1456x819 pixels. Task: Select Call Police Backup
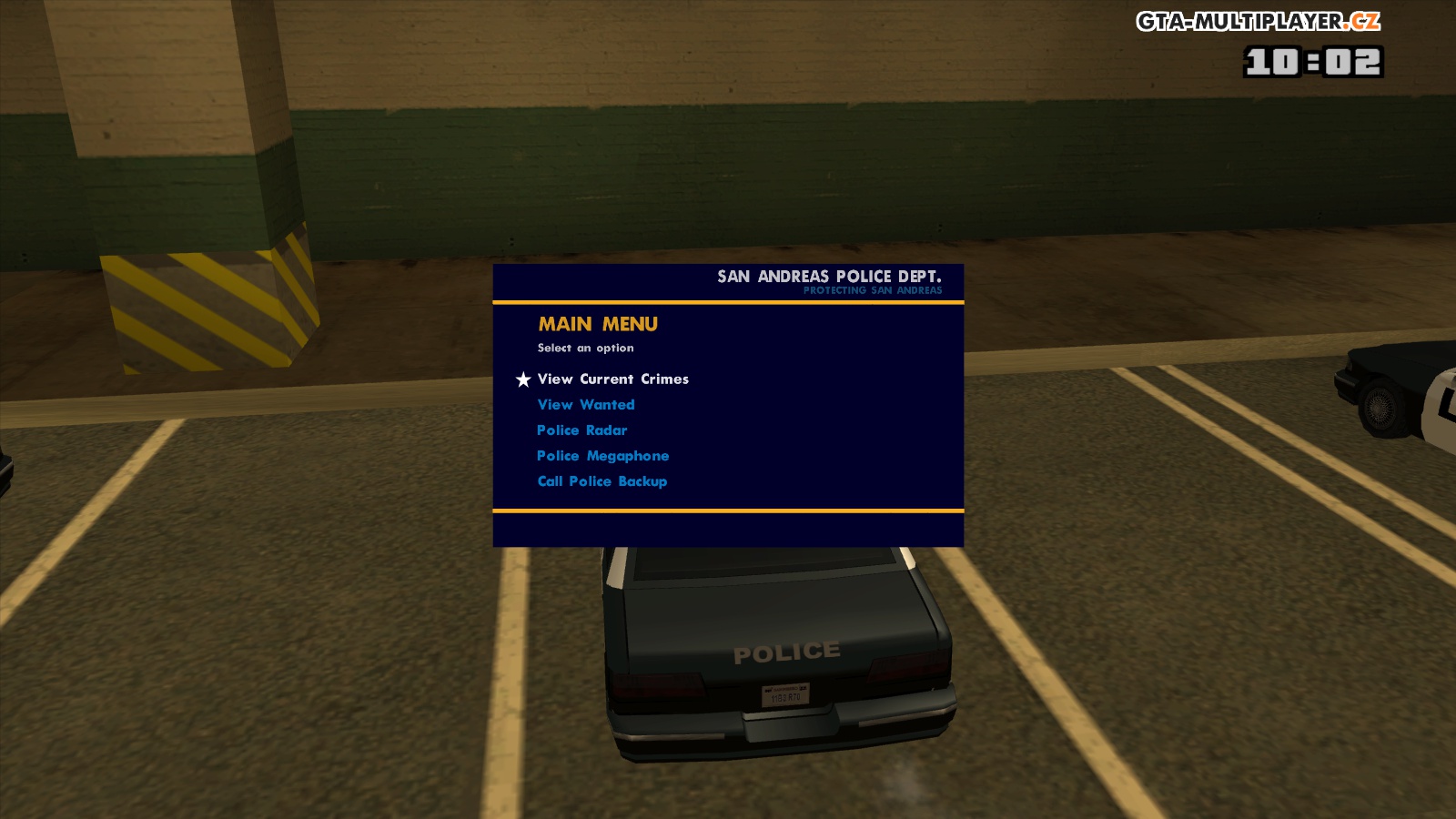click(x=602, y=480)
